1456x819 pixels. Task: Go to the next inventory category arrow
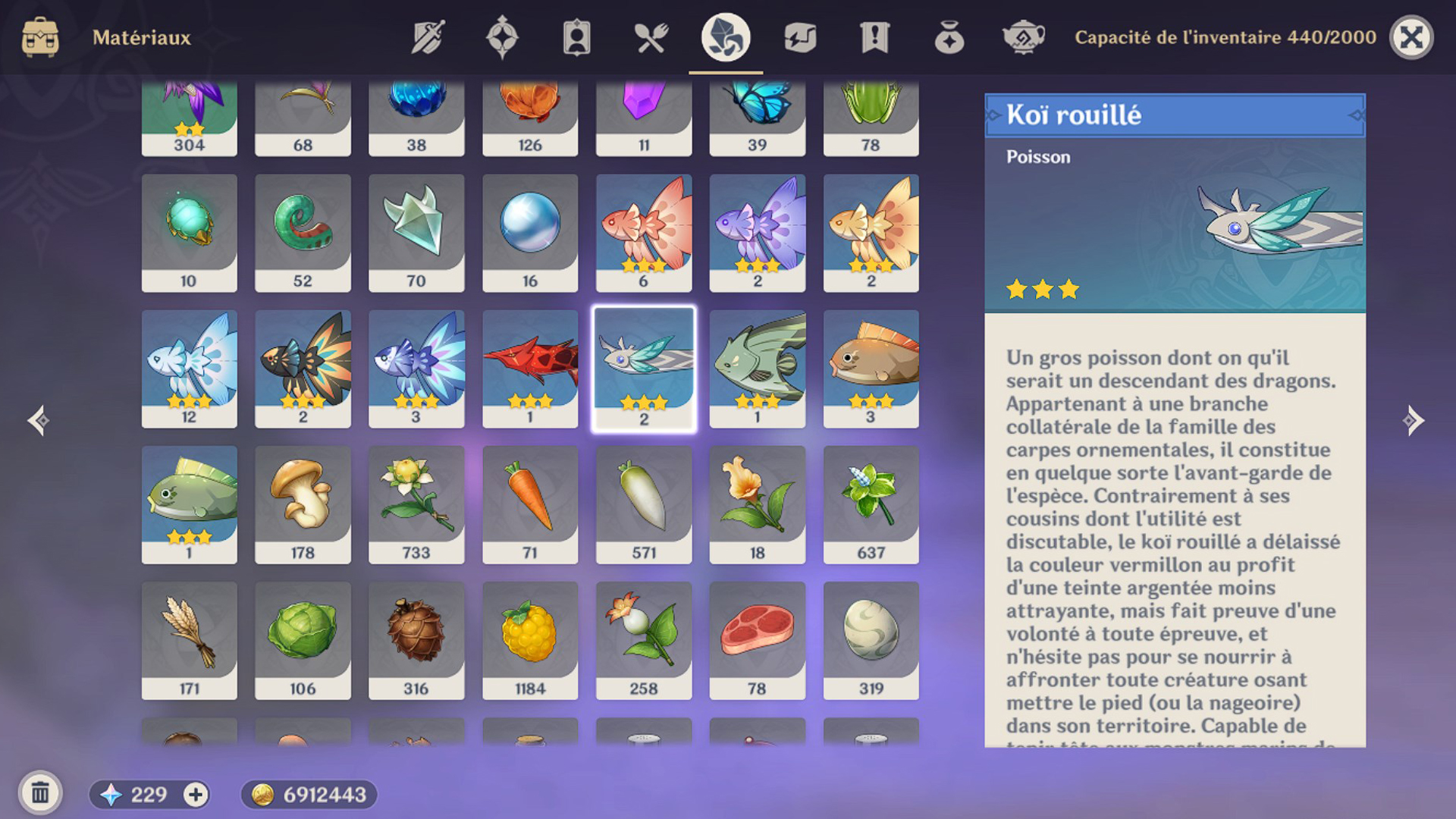1413,420
